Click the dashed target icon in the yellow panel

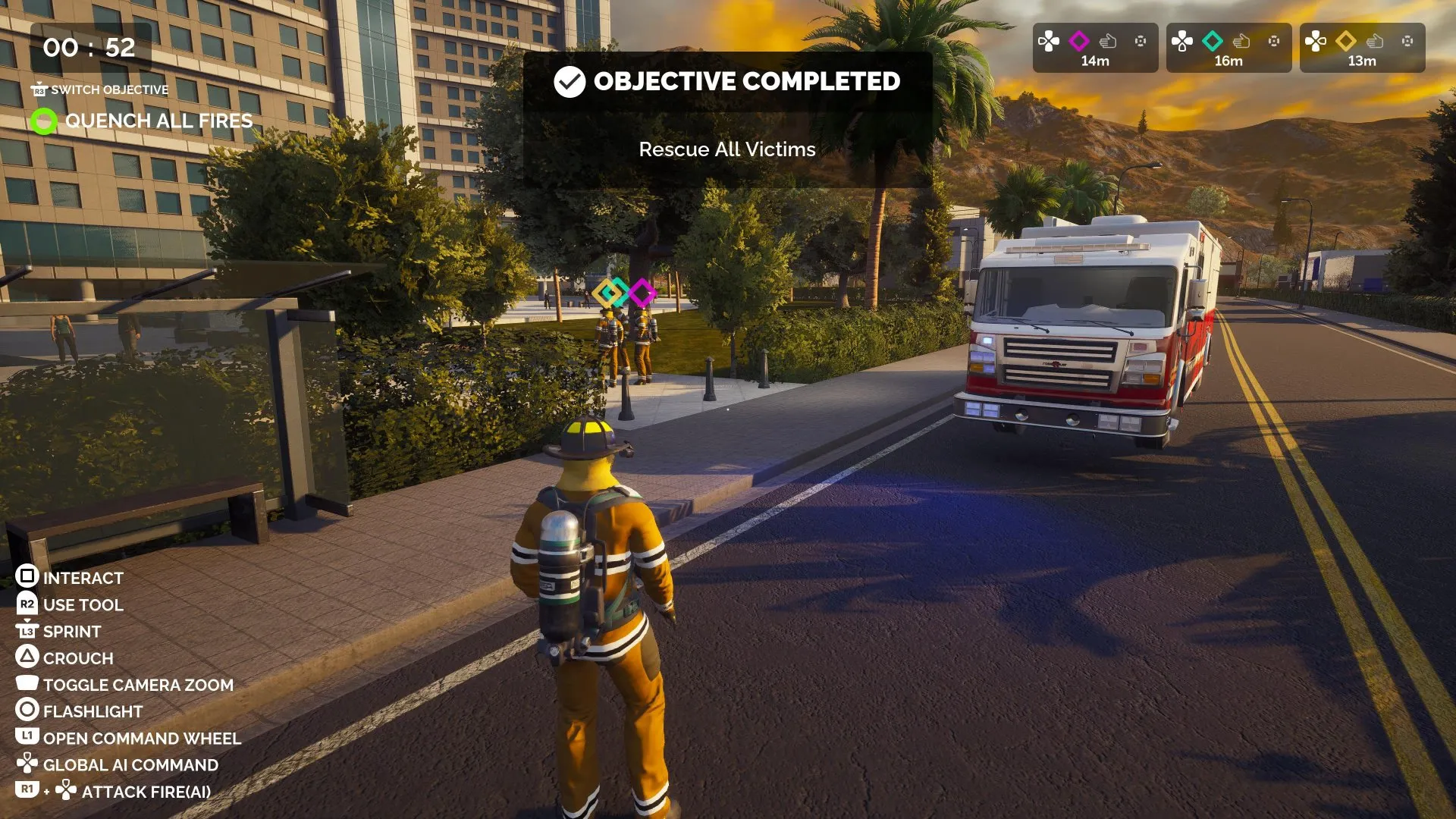(1407, 41)
